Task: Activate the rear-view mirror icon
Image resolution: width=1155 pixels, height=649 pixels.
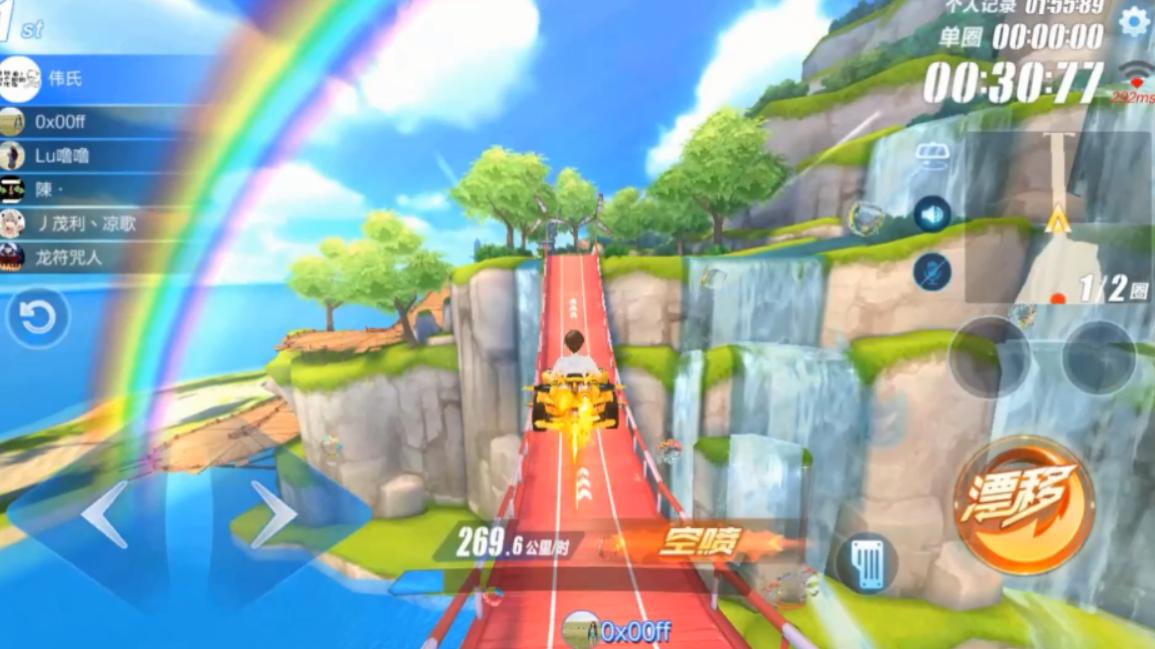Action: pyautogui.click(x=932, y=155)
